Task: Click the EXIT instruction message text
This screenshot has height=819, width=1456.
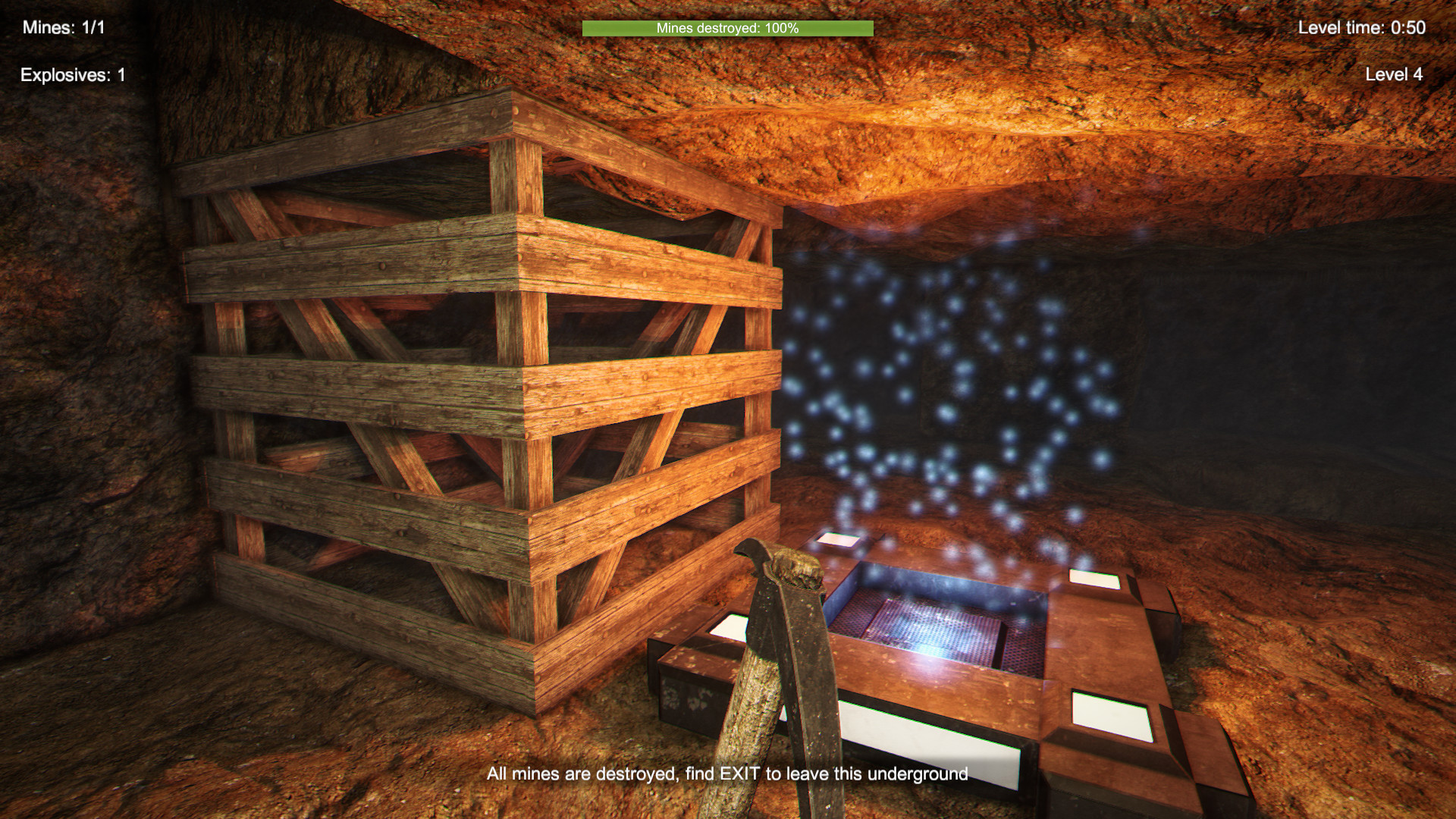Action: pos(728,776)
